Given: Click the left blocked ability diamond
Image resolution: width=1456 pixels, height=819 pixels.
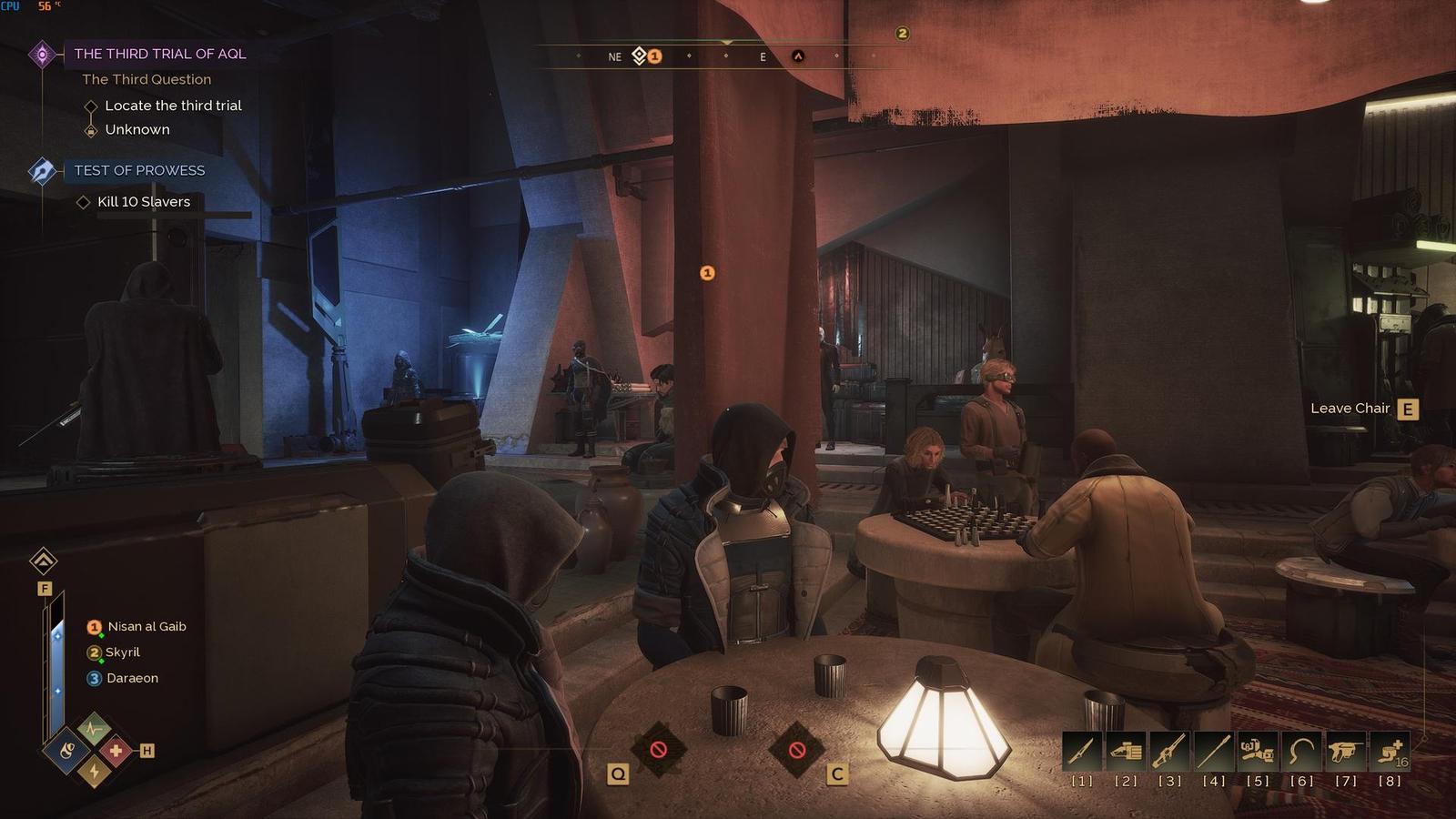Looking at the screenshot, I should click(x=658, y=750).
